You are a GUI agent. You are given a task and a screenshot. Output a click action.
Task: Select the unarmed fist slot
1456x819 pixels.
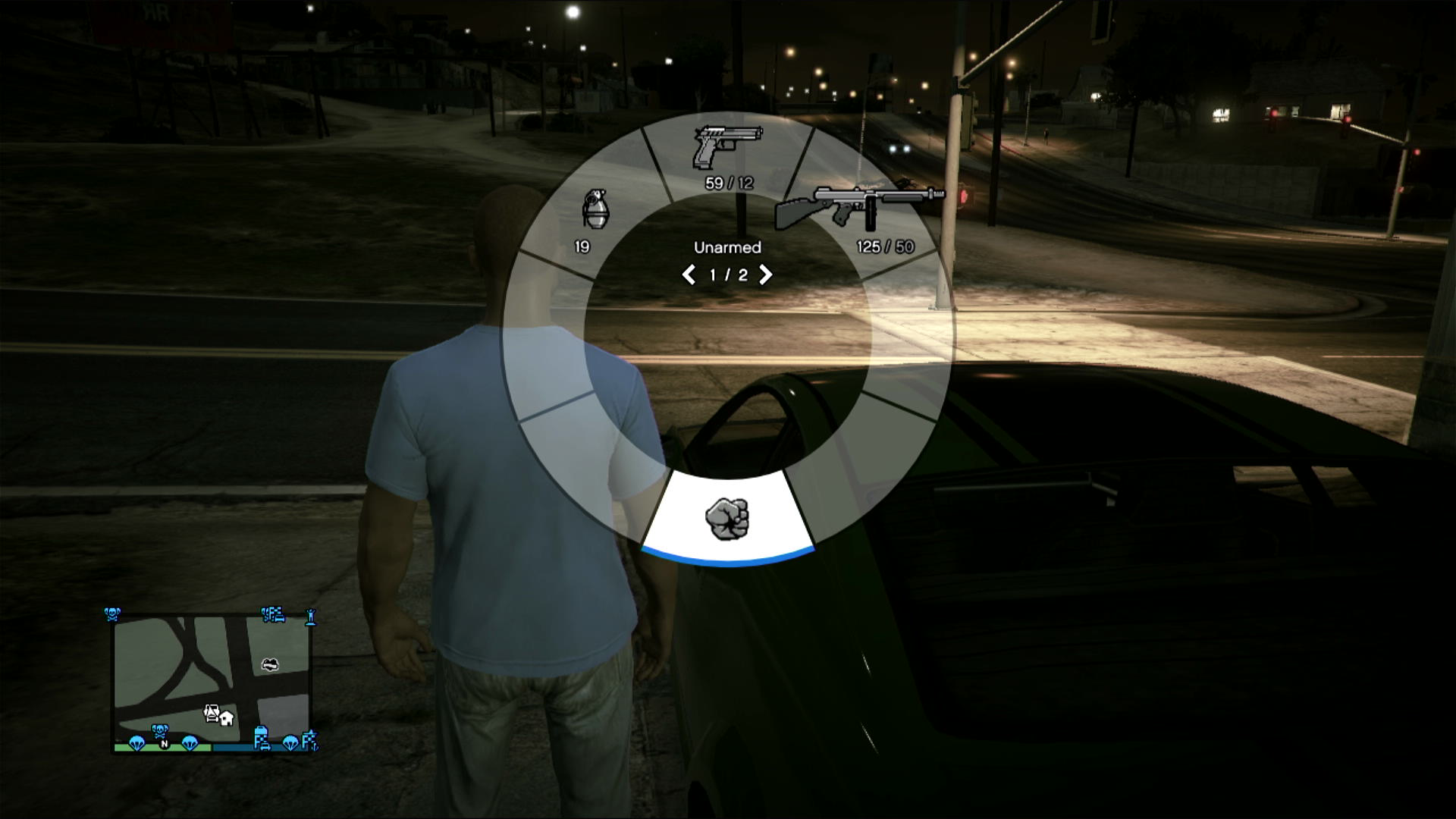[727, 519]
